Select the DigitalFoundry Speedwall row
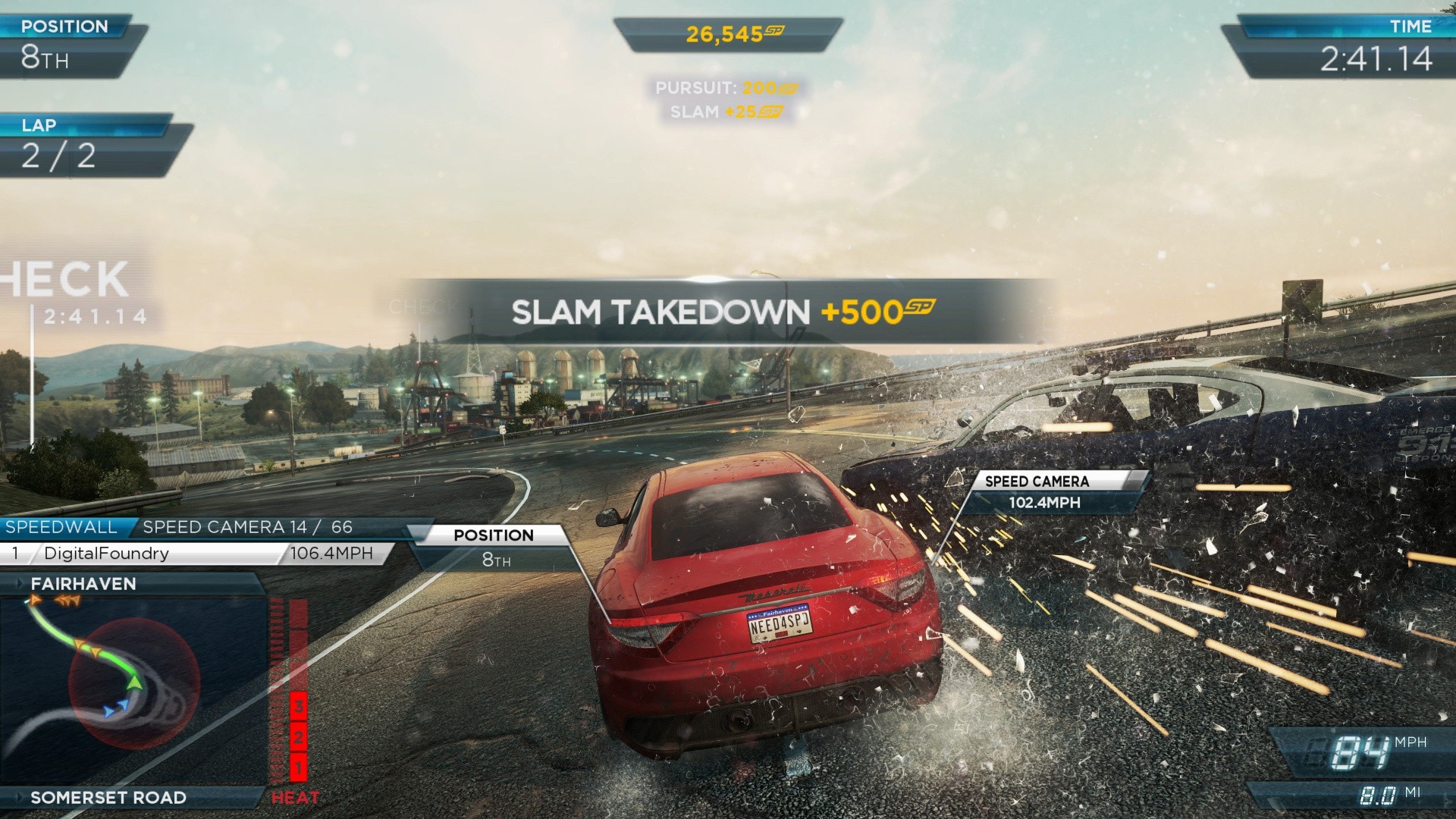The height and width of the screenshot is (819, 1456). click(193, 554)
